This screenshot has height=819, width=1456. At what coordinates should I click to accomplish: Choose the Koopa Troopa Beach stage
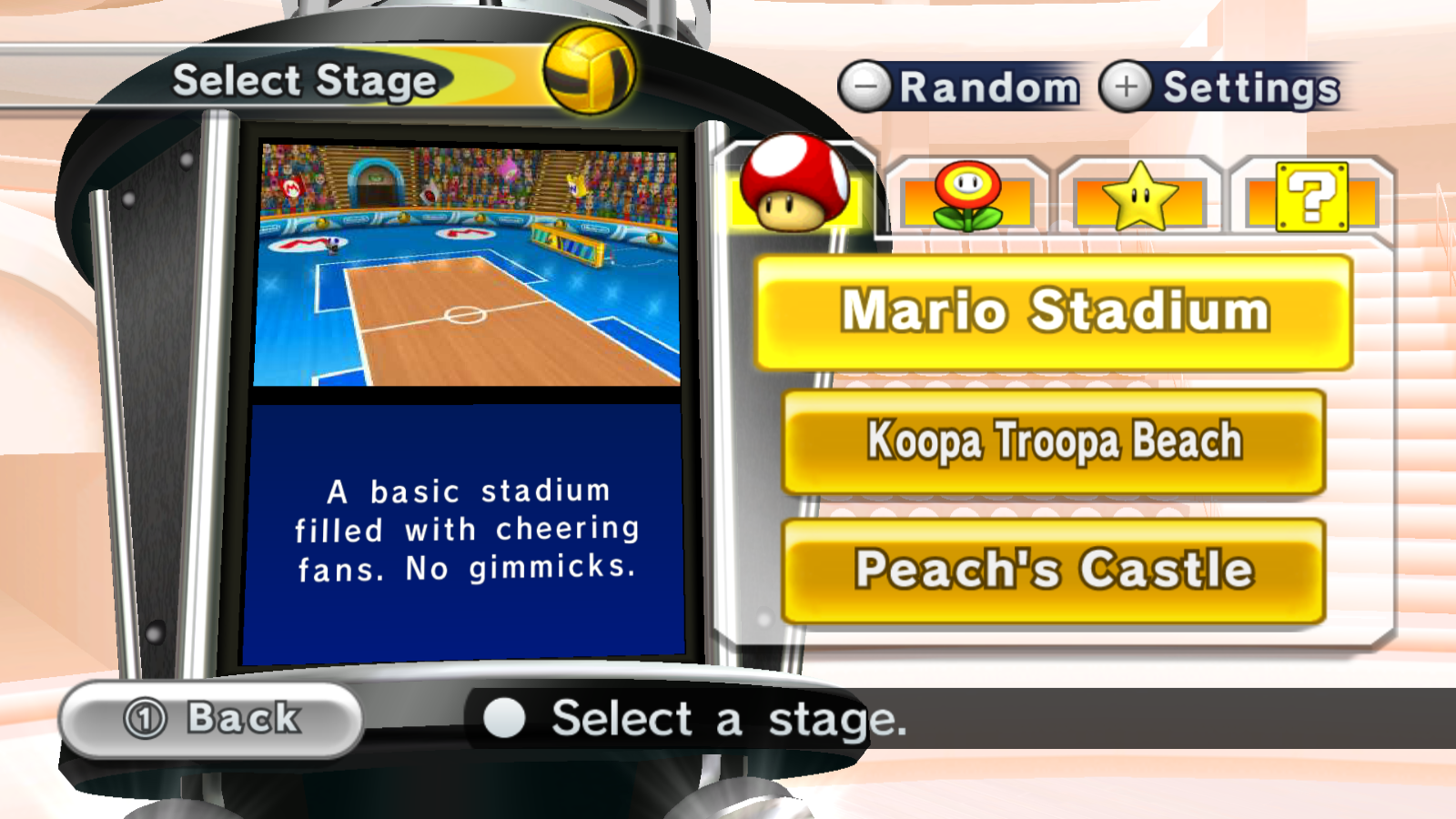[x=1054, y=440]
